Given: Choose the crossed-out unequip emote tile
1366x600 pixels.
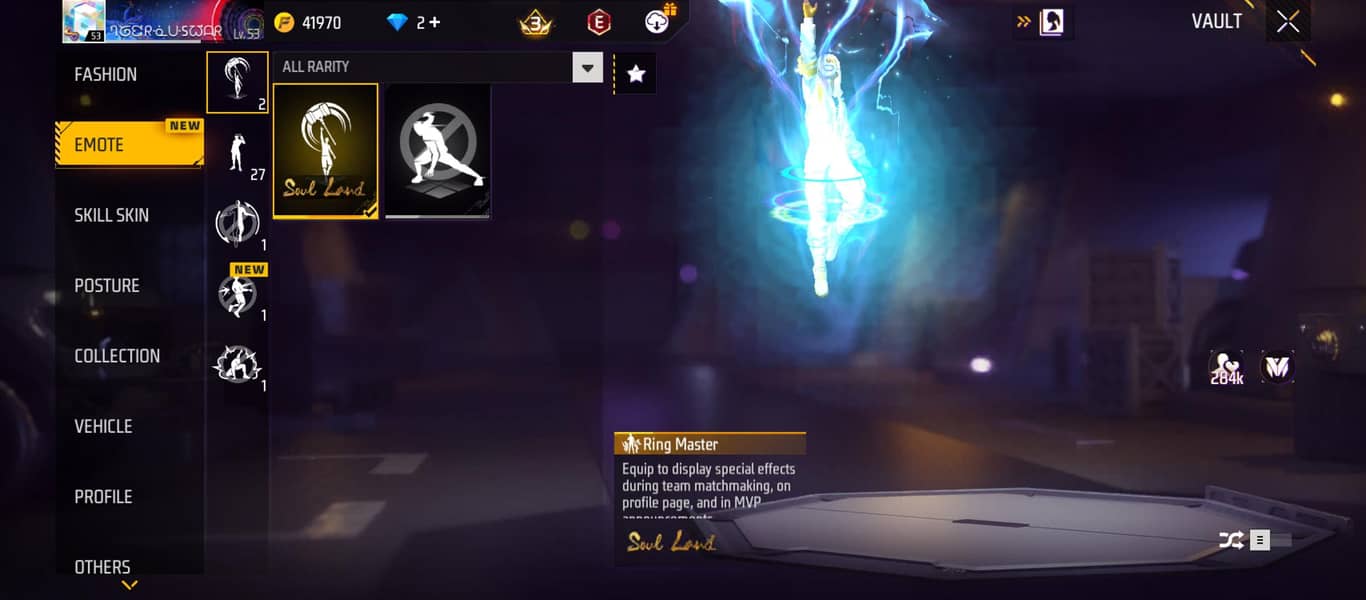Looking at the screenshot, I should (x=438, y=150).
